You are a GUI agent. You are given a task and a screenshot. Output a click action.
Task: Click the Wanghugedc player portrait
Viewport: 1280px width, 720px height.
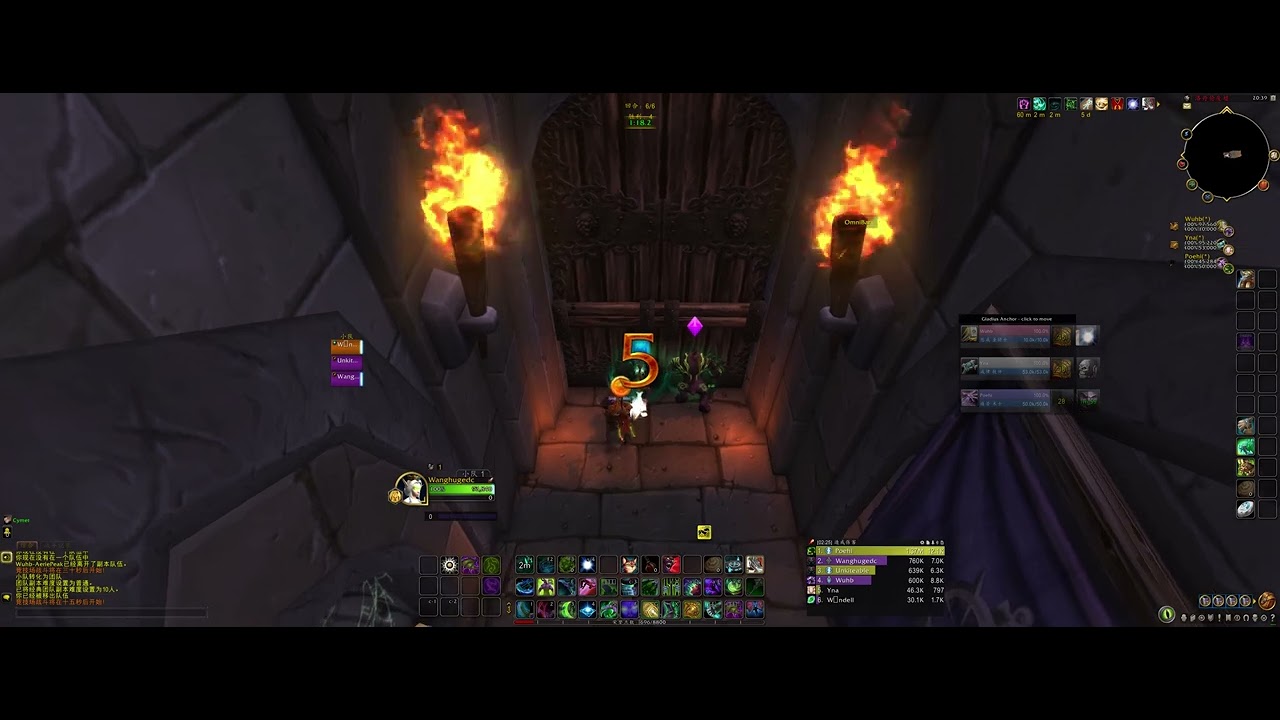tap(412, 488)
